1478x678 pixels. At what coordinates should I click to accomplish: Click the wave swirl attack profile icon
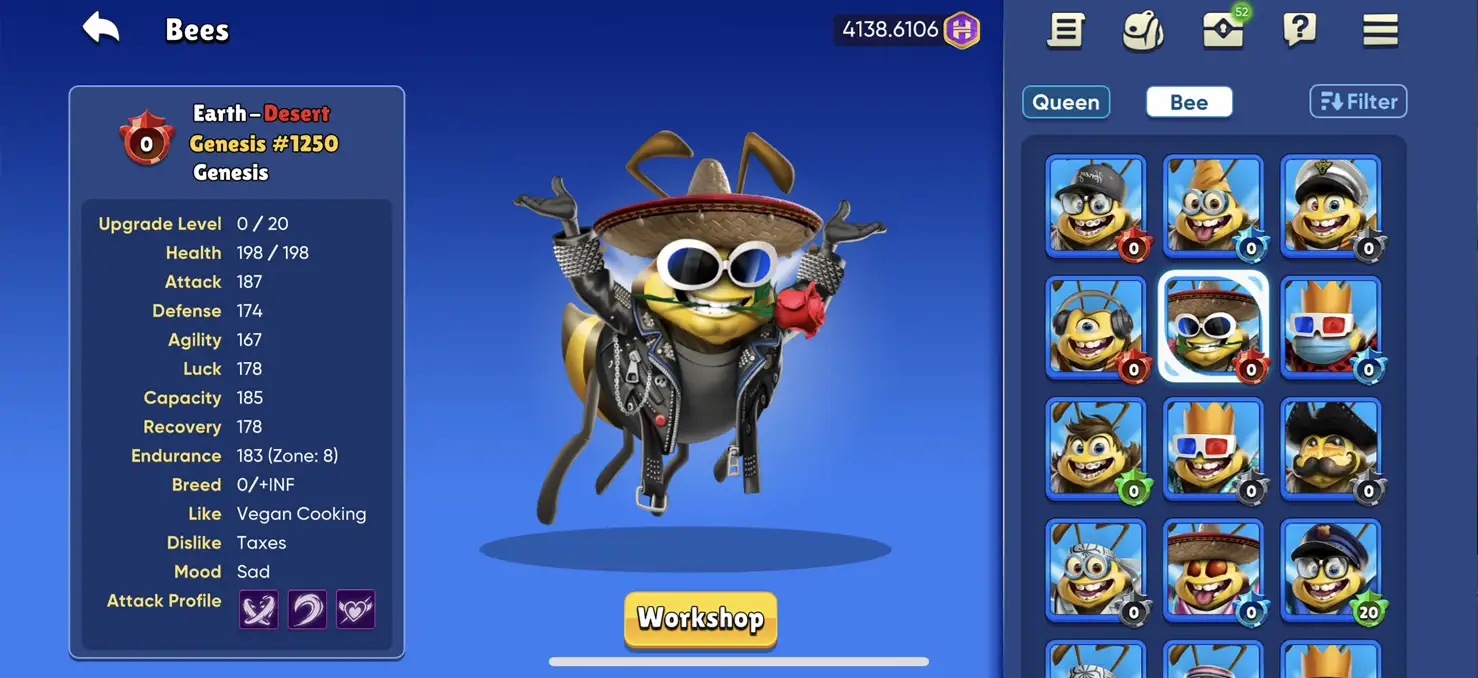tap(307, 609)
